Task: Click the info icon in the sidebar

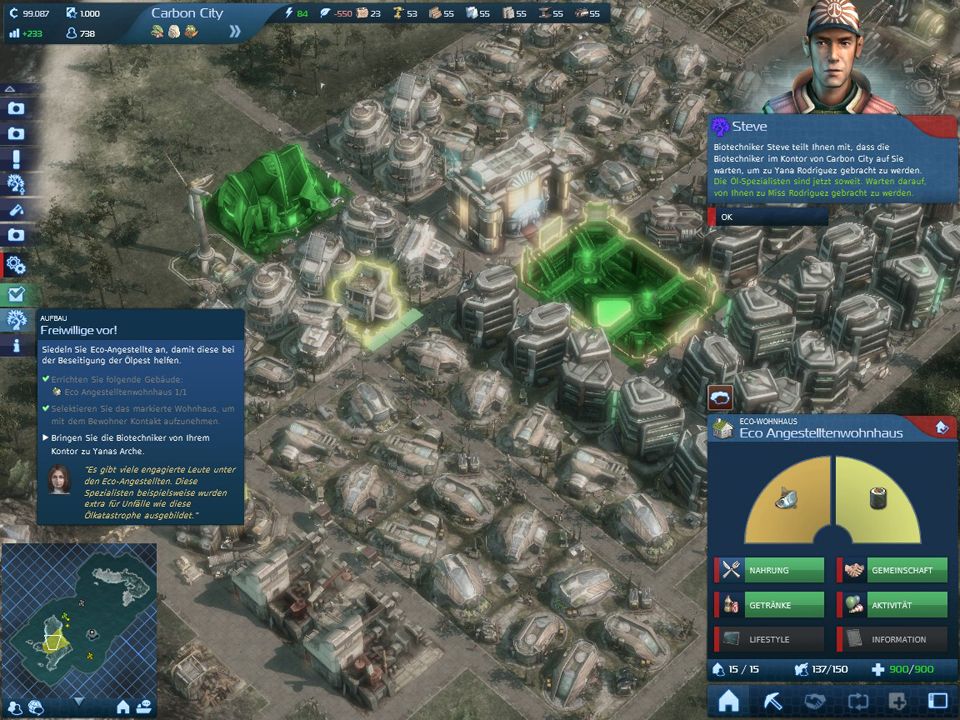Action: pyautogui.click(x=16, y=346)
